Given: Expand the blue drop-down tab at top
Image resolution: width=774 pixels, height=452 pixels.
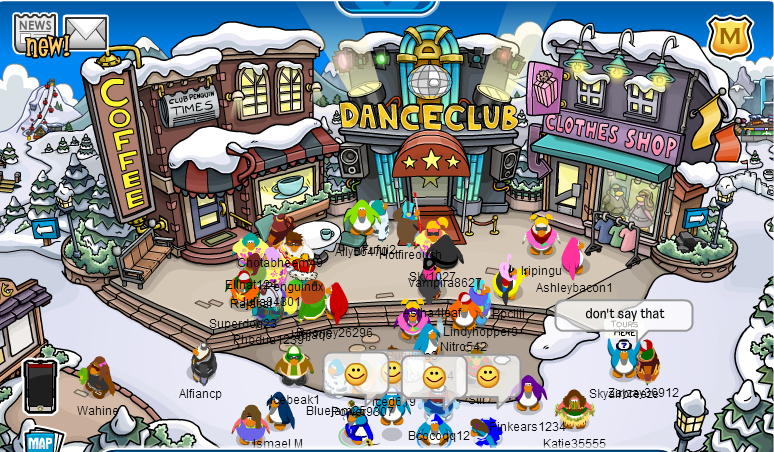Looking at the screenshot, I should pos(385,6).
